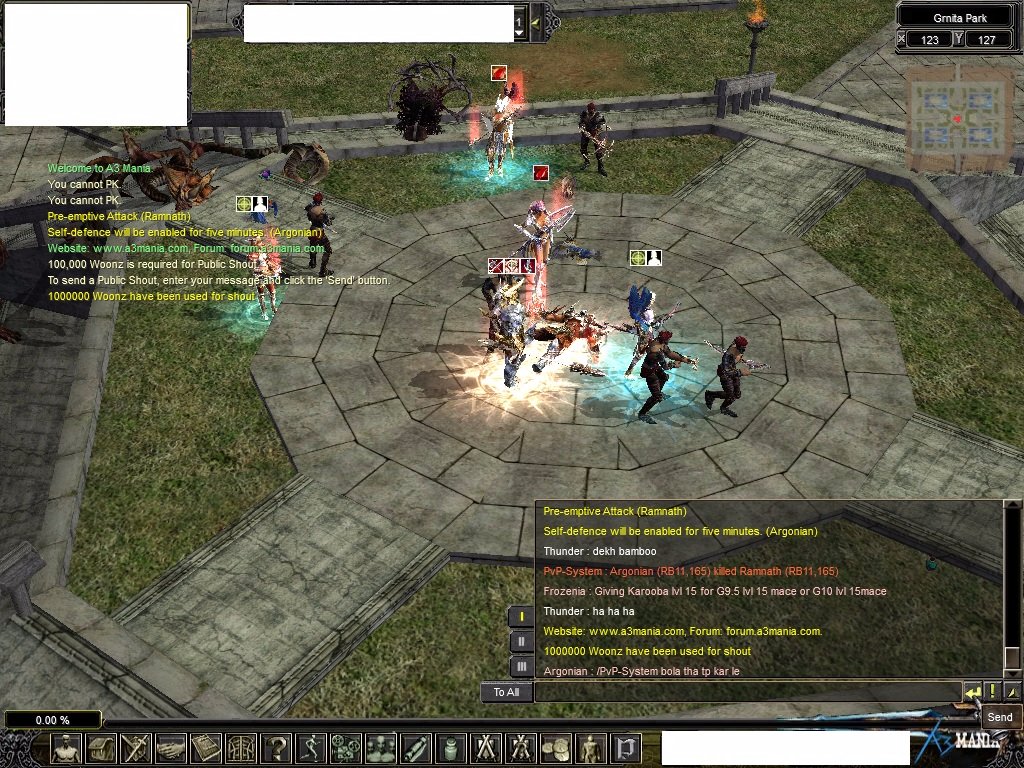1024x768 pixels.
Task: Switch to chat tab II
Action: 521,641
